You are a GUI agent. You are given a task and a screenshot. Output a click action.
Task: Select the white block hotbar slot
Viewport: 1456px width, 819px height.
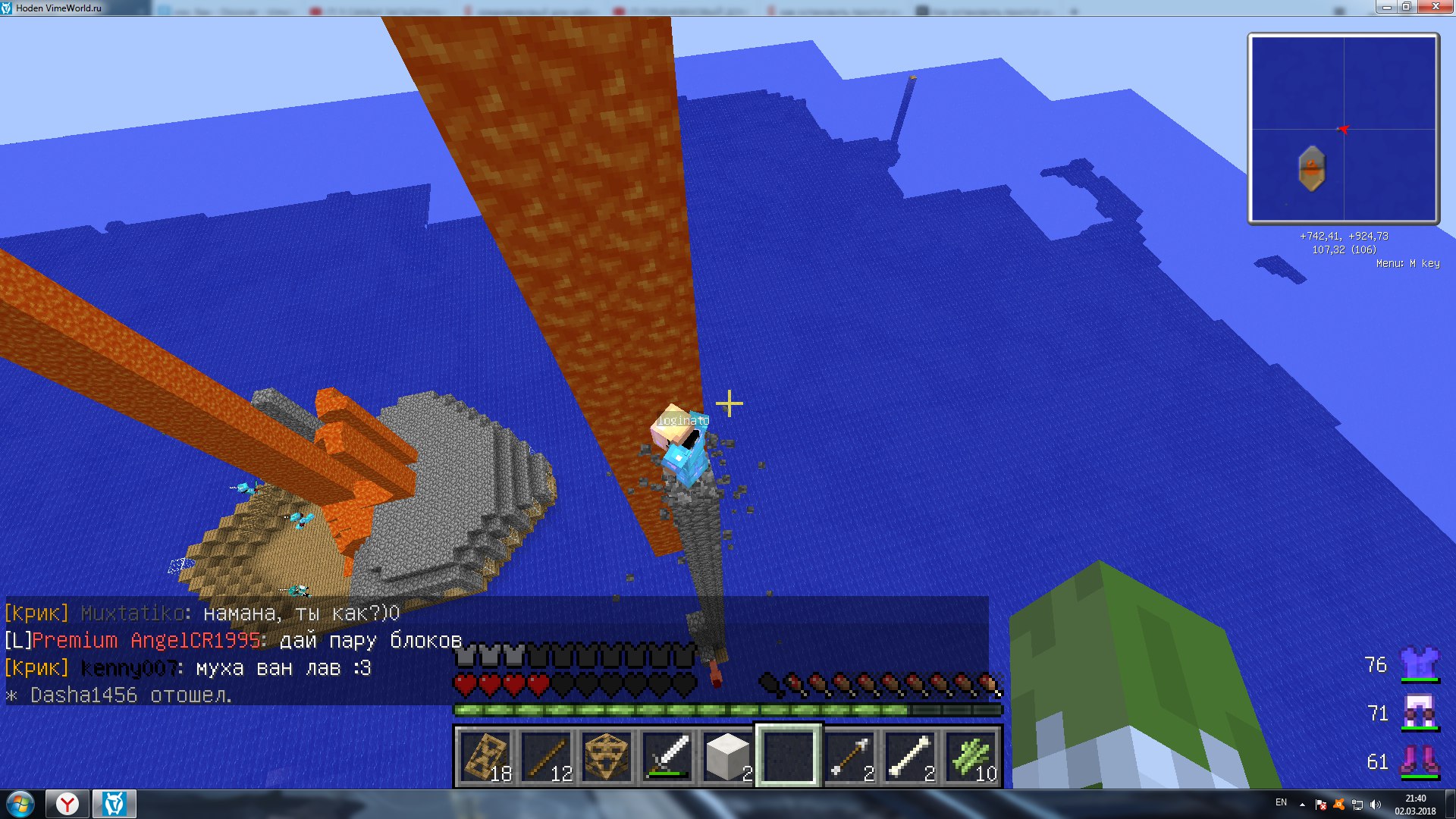(x=728, y=757)
